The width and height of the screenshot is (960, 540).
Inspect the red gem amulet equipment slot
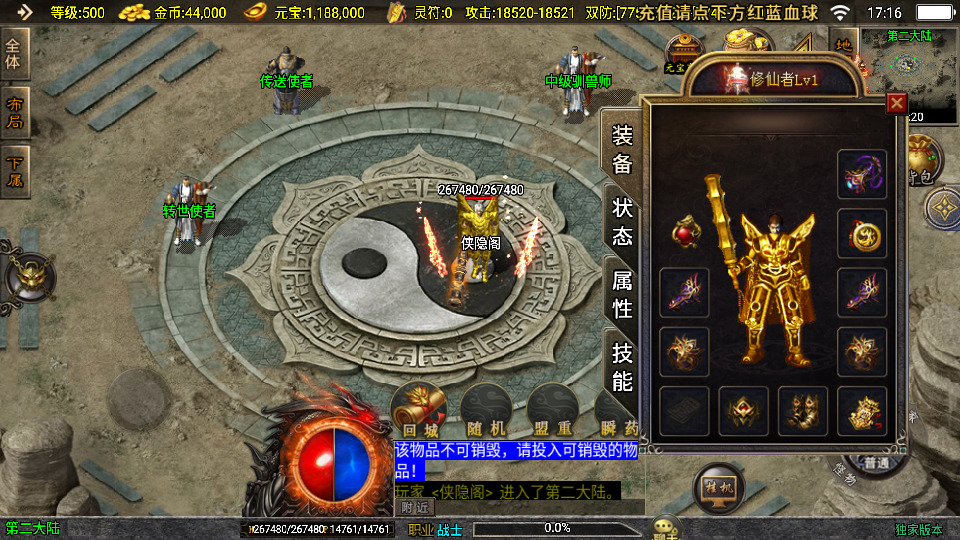coord(685,233)
